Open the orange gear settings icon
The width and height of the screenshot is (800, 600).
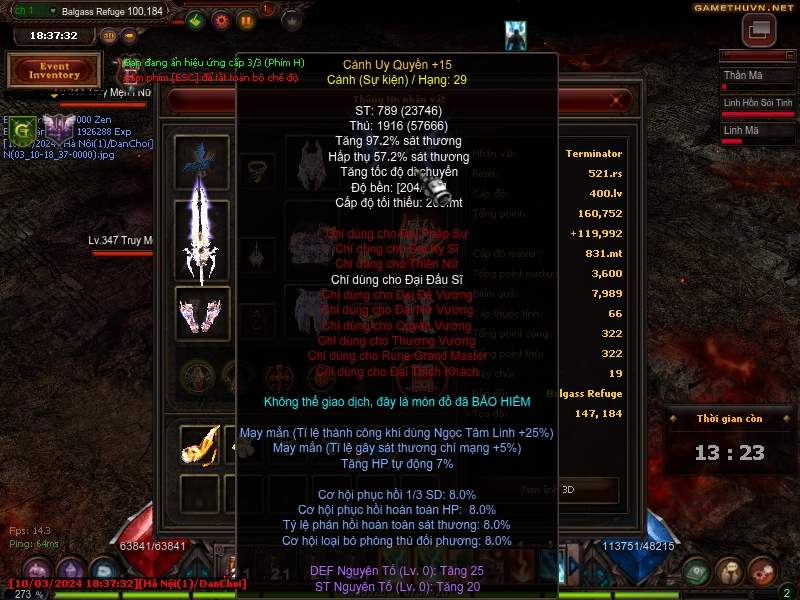coord(221,20)
